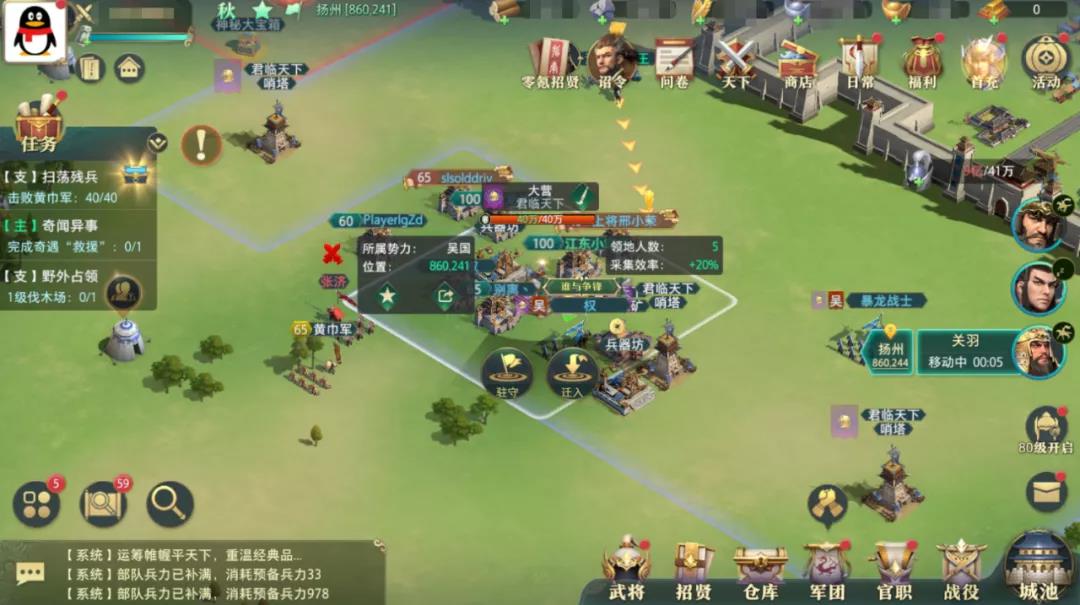The image size is (1080, 605).
Task: Open the 日常 daily menu
Action: click(x=860, y=62)
